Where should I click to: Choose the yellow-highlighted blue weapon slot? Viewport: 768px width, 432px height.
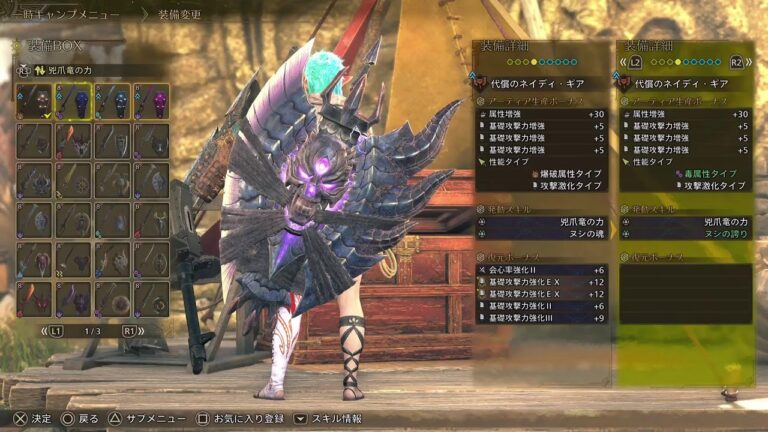(x=72, y=101)
